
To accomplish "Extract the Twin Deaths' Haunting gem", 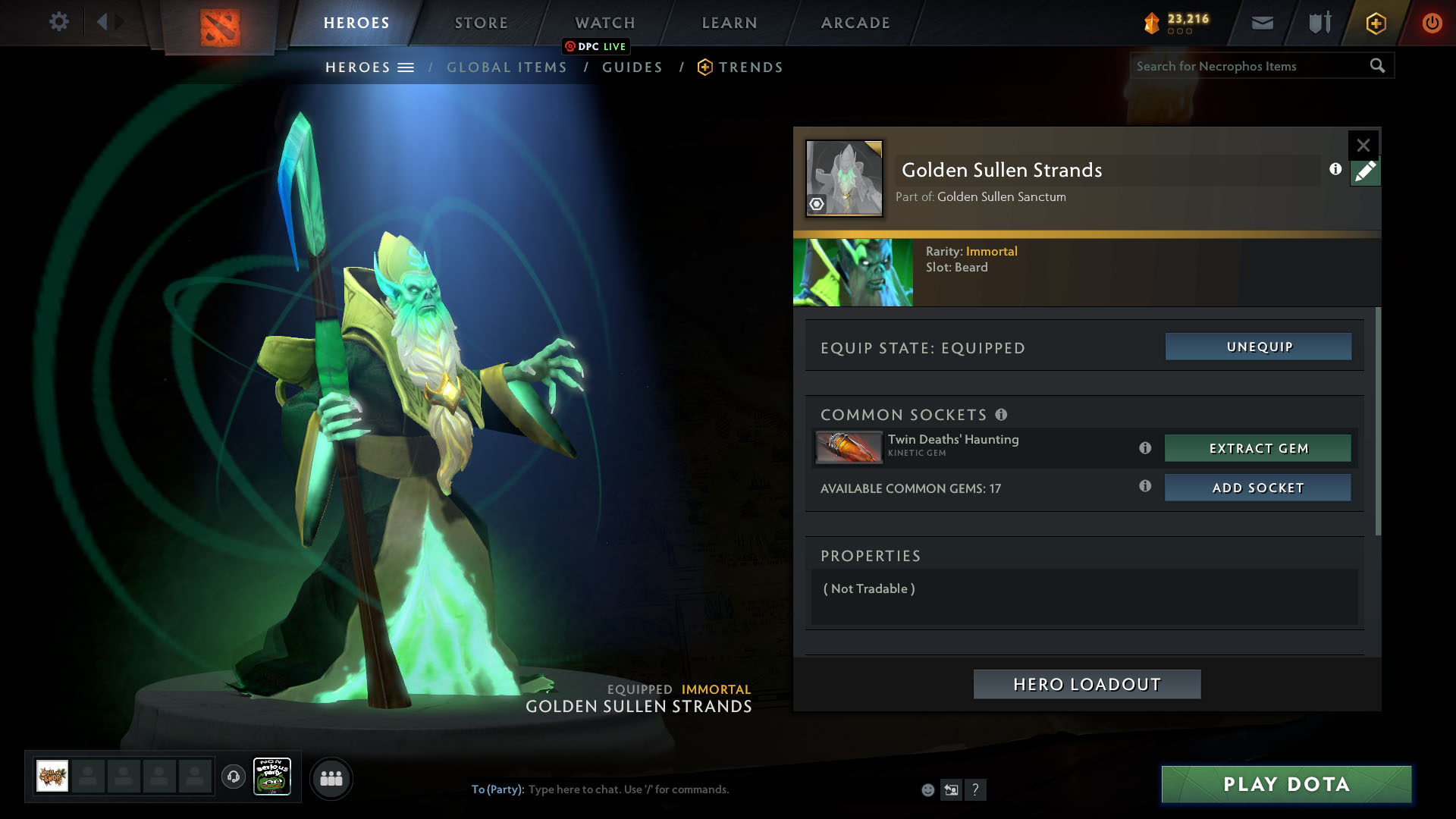I will 1258,448.
